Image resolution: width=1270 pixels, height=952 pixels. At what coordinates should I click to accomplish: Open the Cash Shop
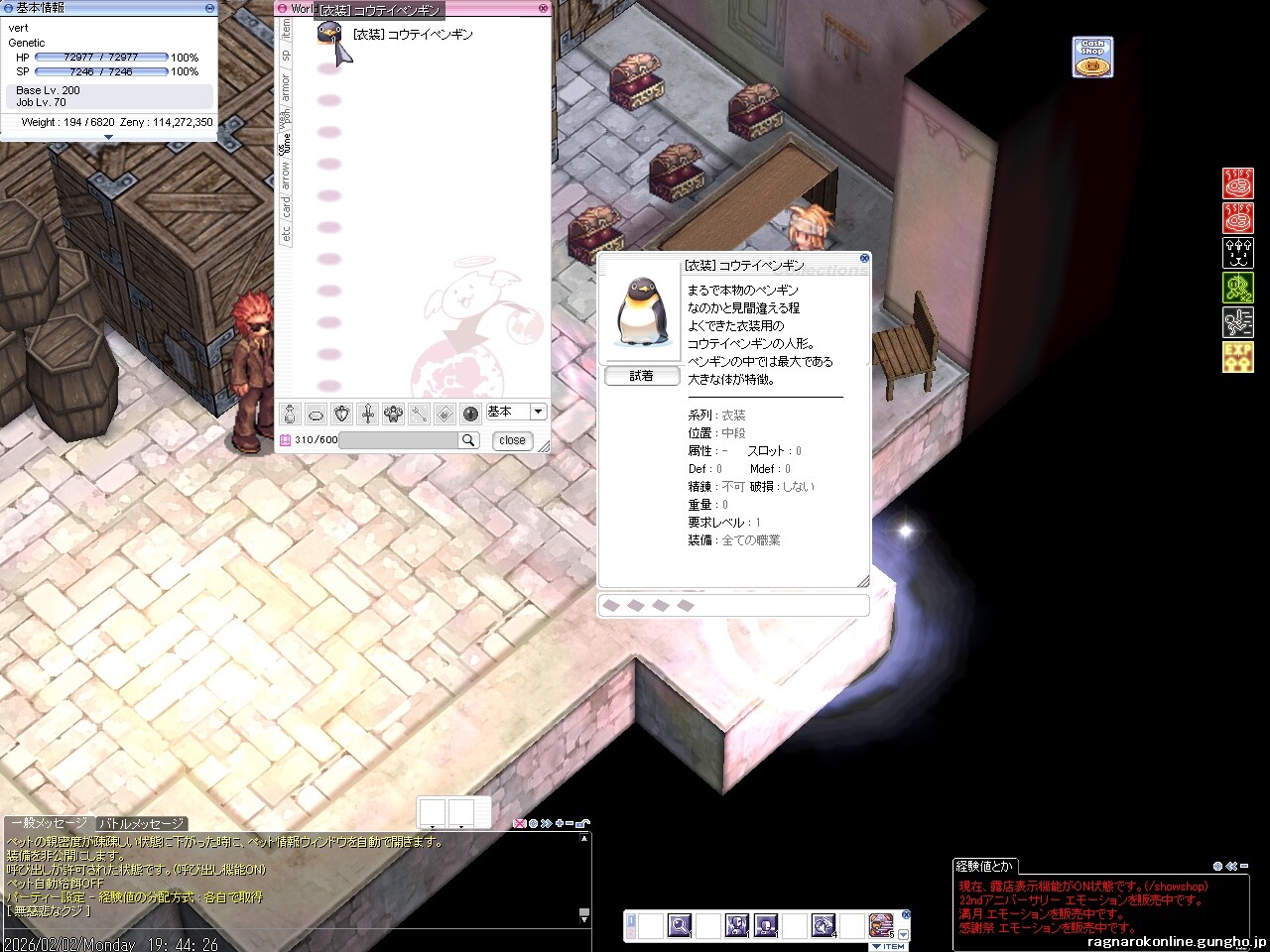pos(1092,58)
